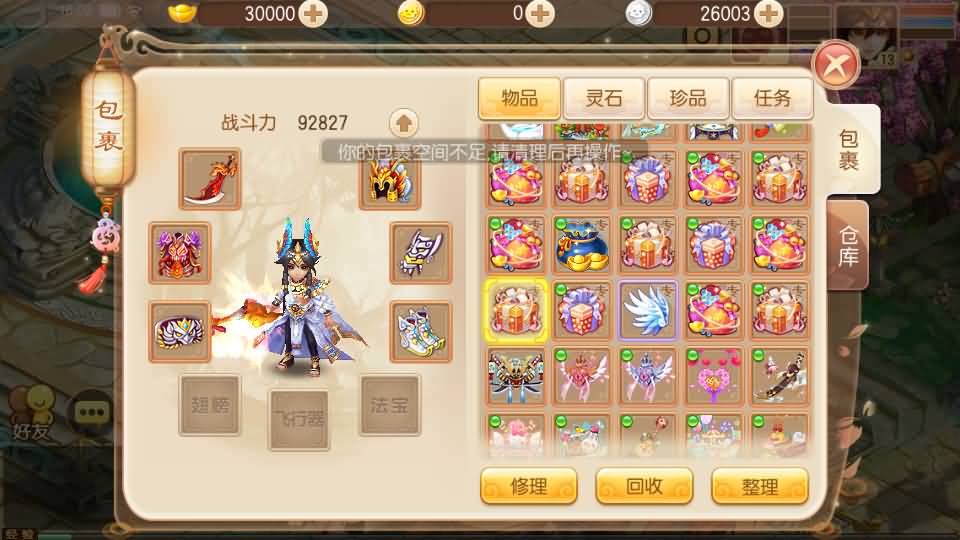Switch to the 灵石 tab
The image size is (960, 540).
tap(603, 98)
